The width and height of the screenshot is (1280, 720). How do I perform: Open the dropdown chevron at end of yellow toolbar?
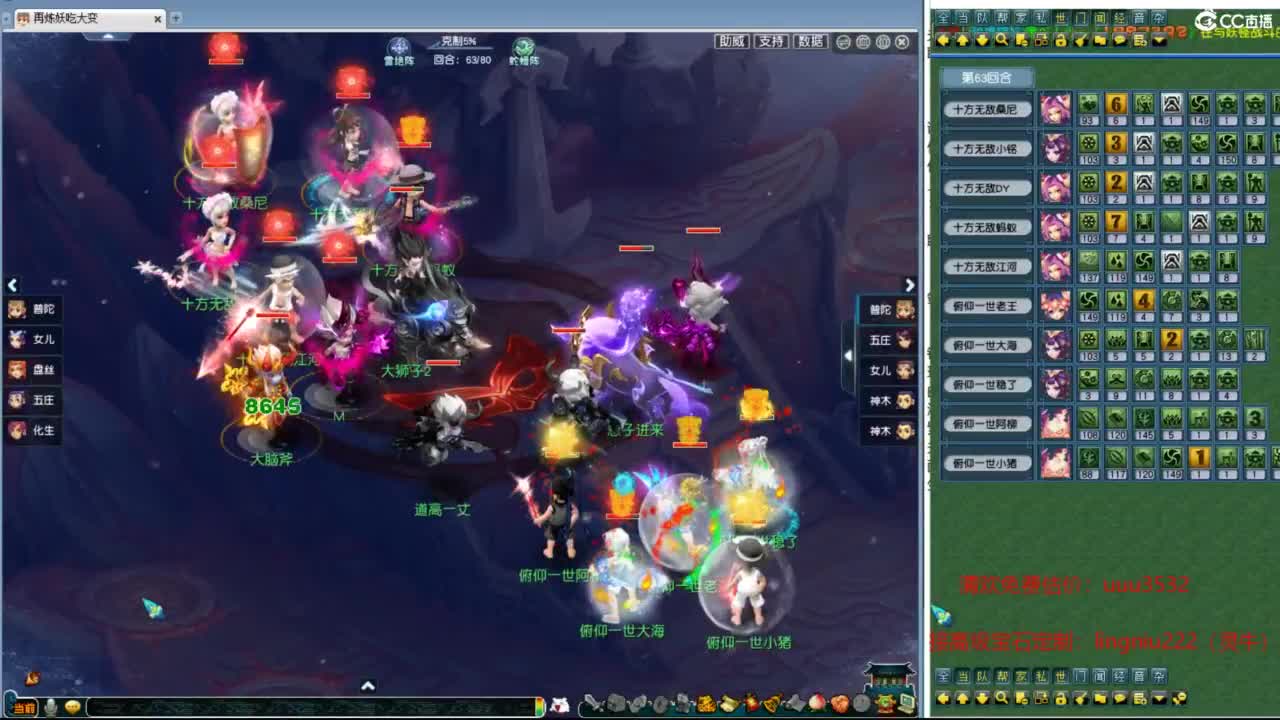point(1158,40)
